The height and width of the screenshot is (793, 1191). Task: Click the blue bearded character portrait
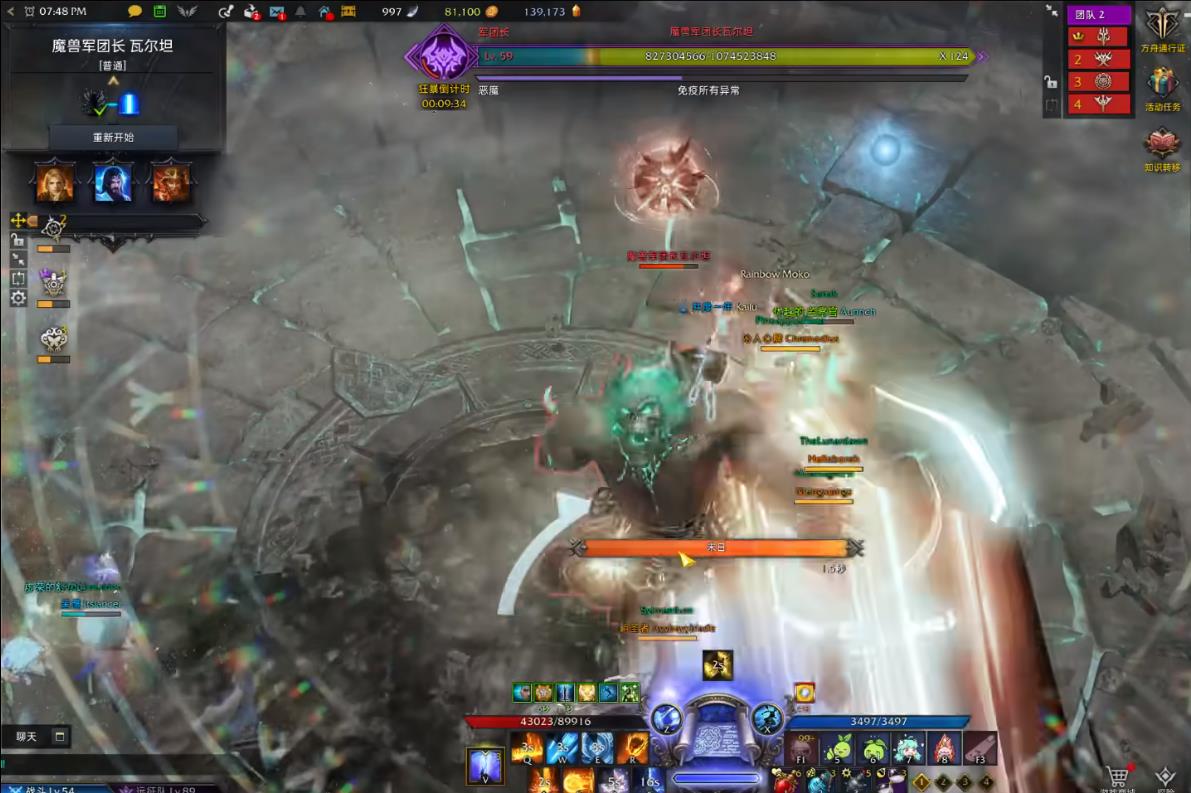point(113,181)
